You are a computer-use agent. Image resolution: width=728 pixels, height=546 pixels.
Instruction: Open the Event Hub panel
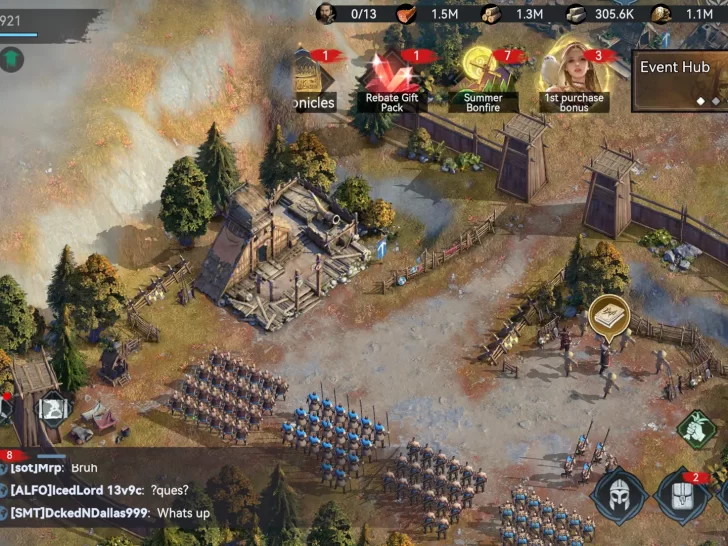point(681,78)
